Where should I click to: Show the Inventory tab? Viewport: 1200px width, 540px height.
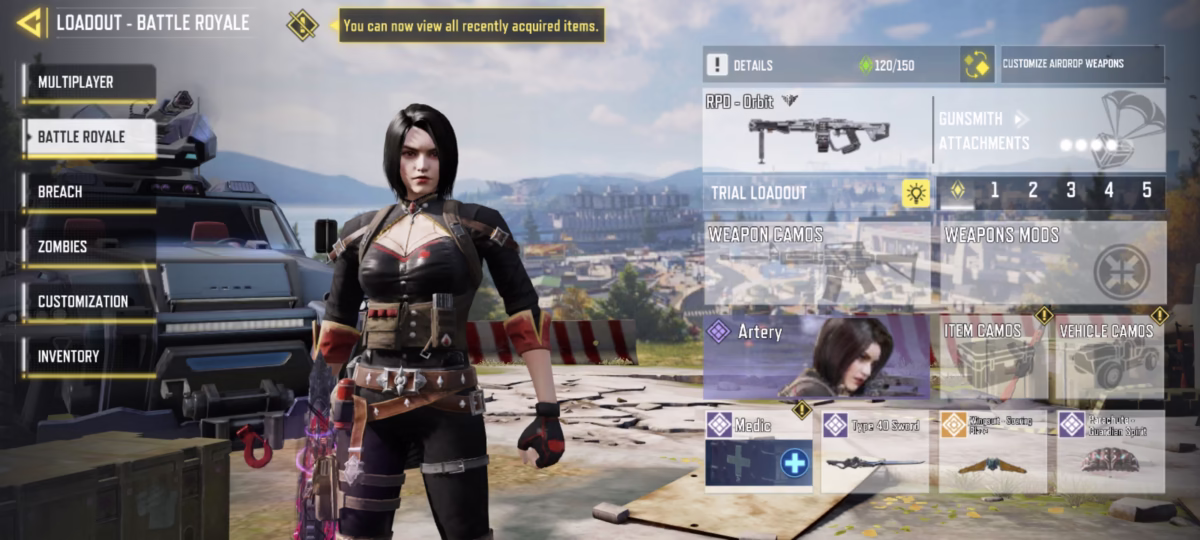(88, 357)
